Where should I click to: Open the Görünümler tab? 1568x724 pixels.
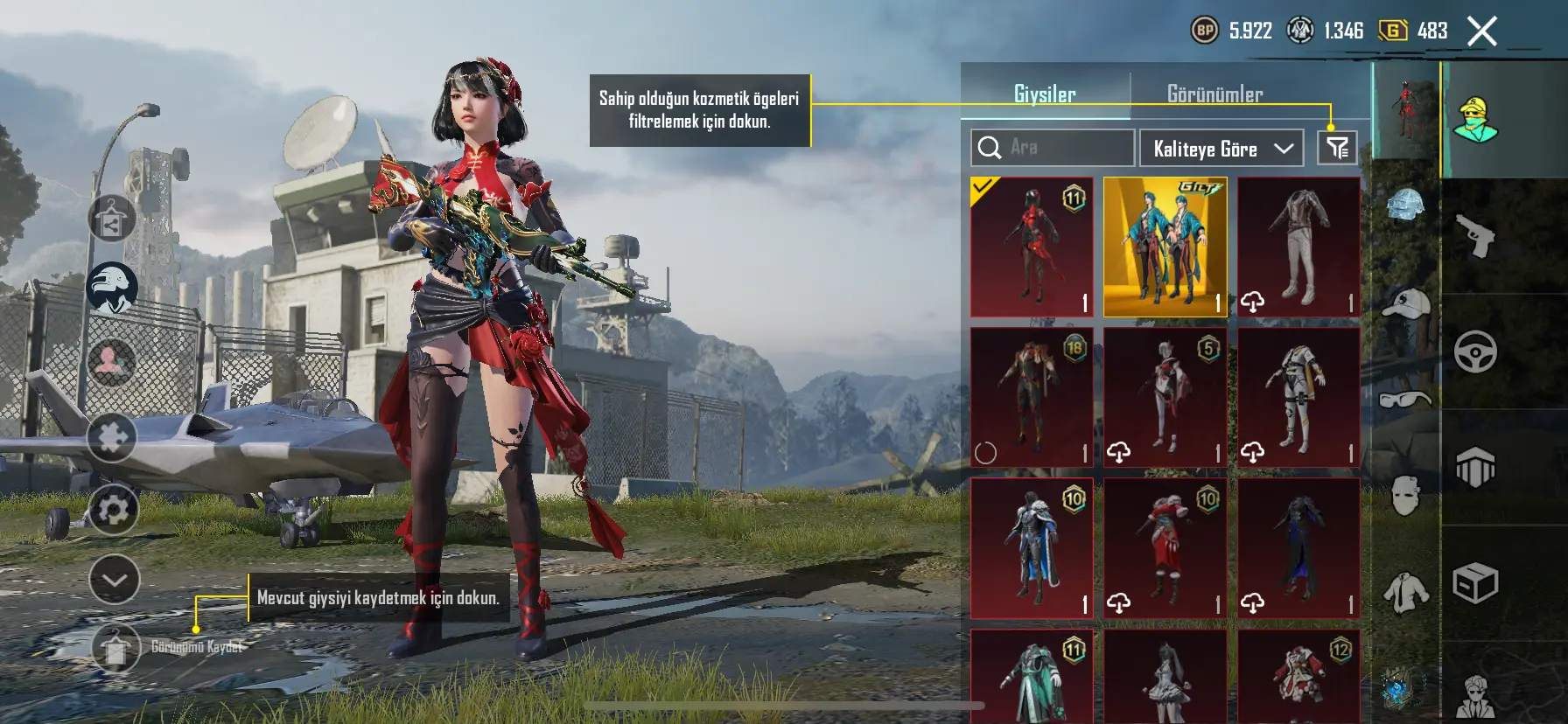tap(1214, 94)
